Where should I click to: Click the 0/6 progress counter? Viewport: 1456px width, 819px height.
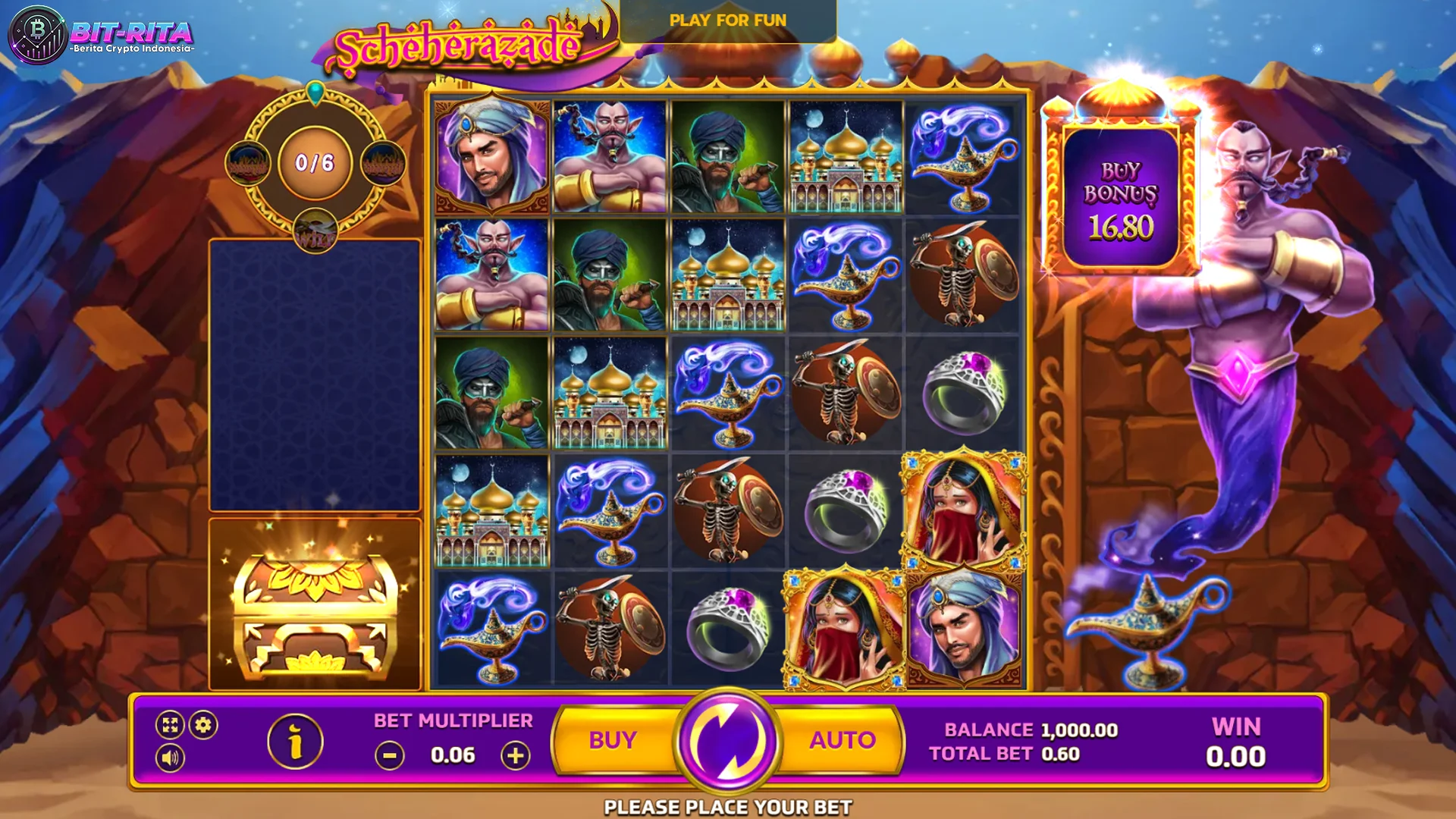tap(314, 162)
